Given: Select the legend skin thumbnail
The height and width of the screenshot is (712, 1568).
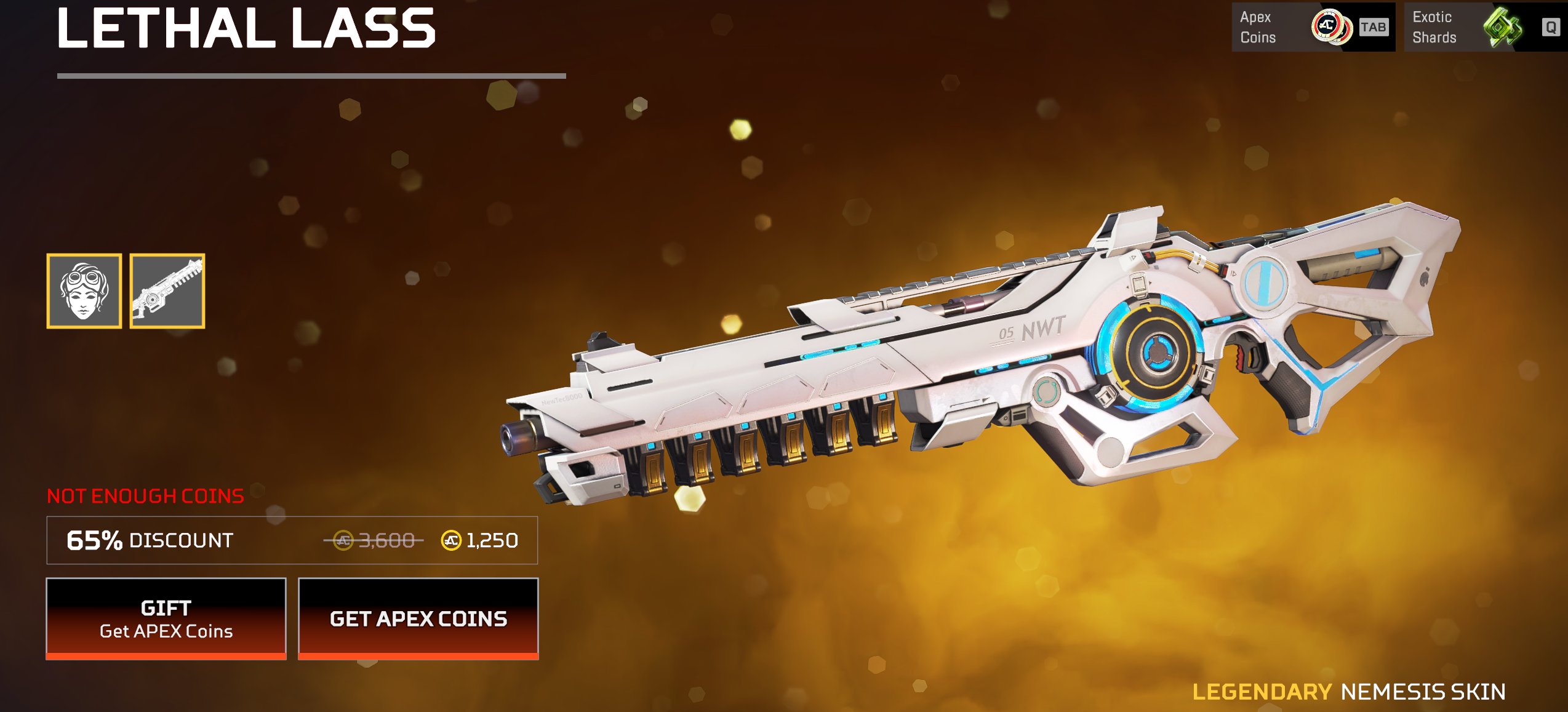Looking at the screenshot, I should coord(84,291).
